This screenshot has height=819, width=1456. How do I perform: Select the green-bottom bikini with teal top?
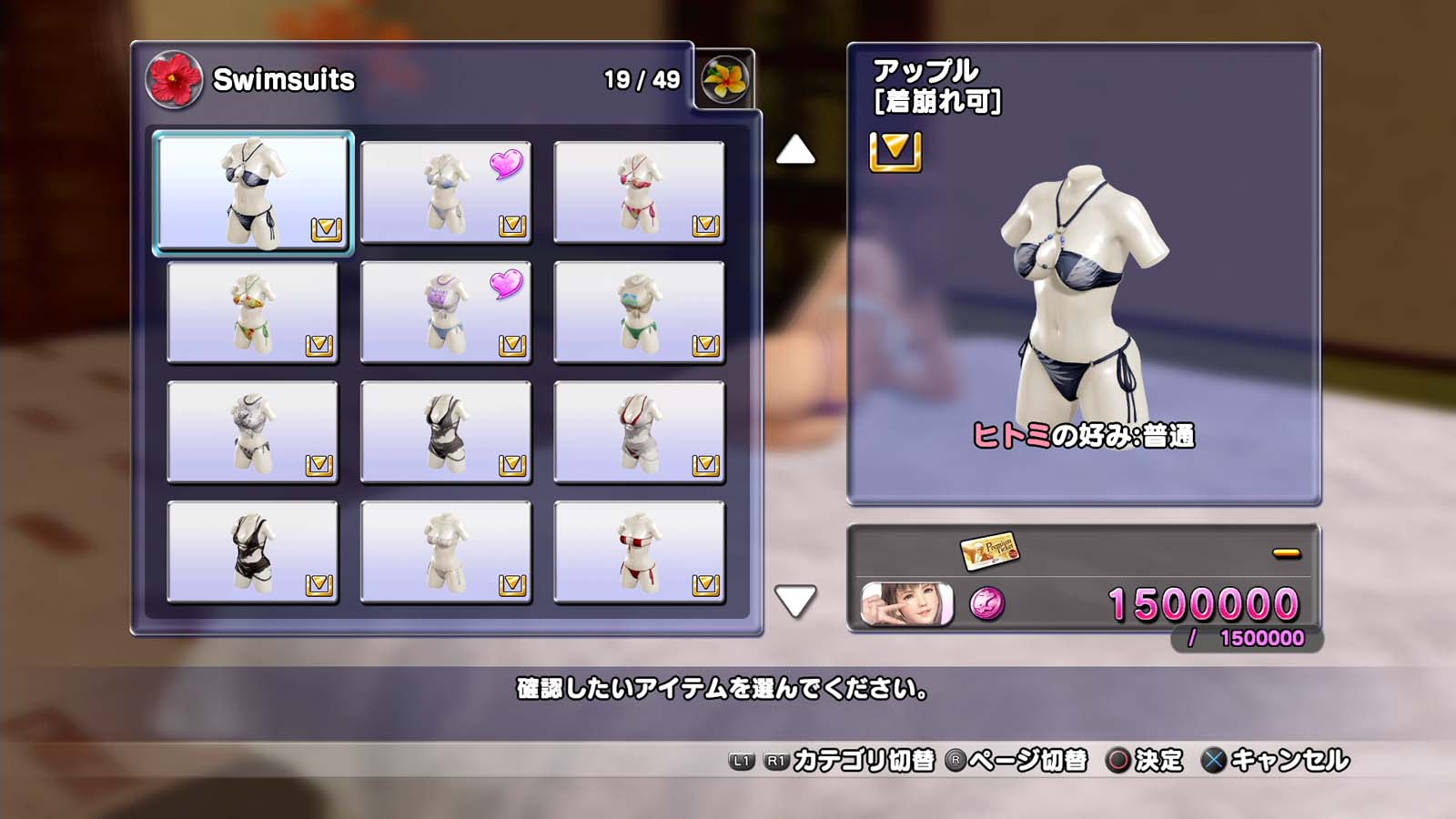coord(639,312)
